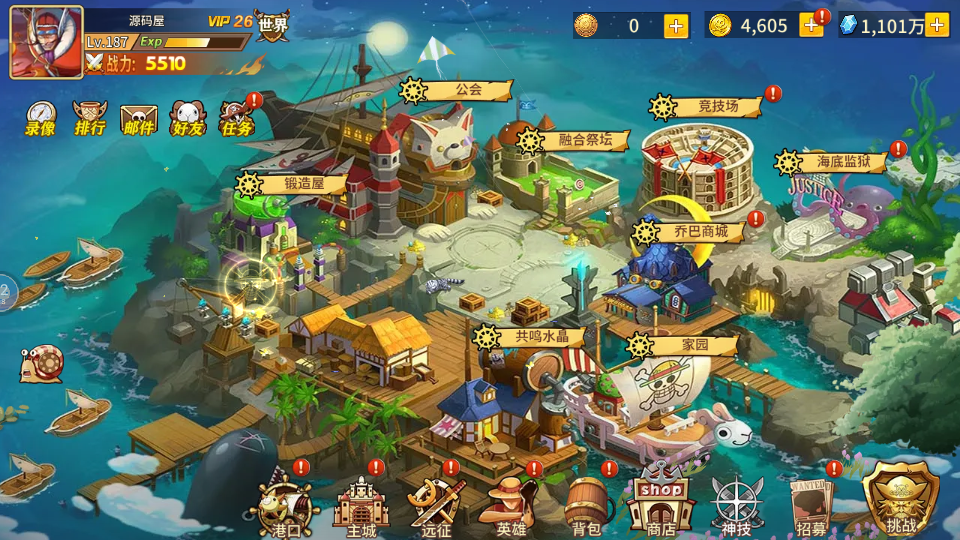Select the 共鸣水晶 resonance crystal
This screenshot has width=960, height=540.
(532, 337)
